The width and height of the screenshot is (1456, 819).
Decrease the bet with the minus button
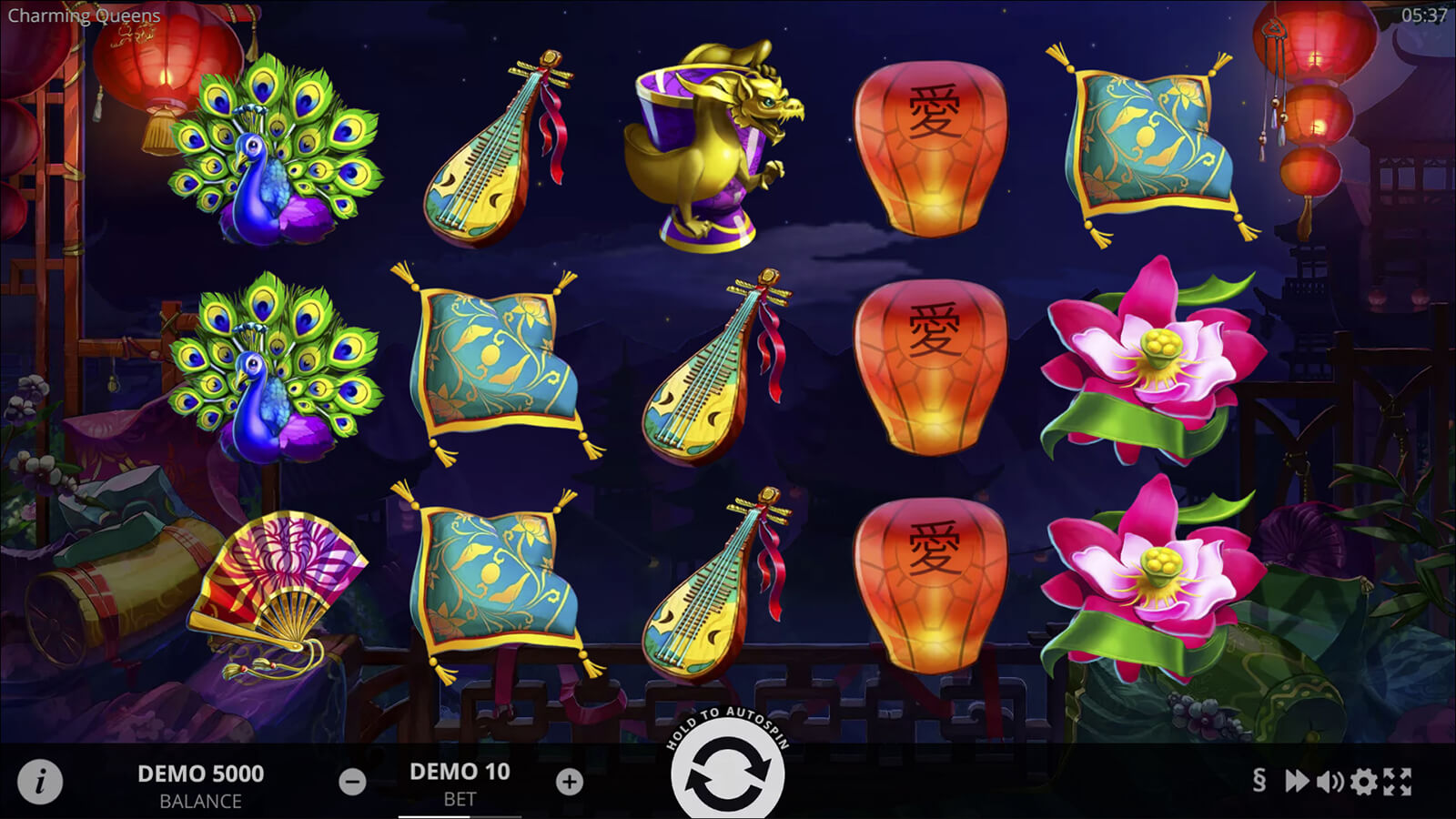[x=352, y=782]
